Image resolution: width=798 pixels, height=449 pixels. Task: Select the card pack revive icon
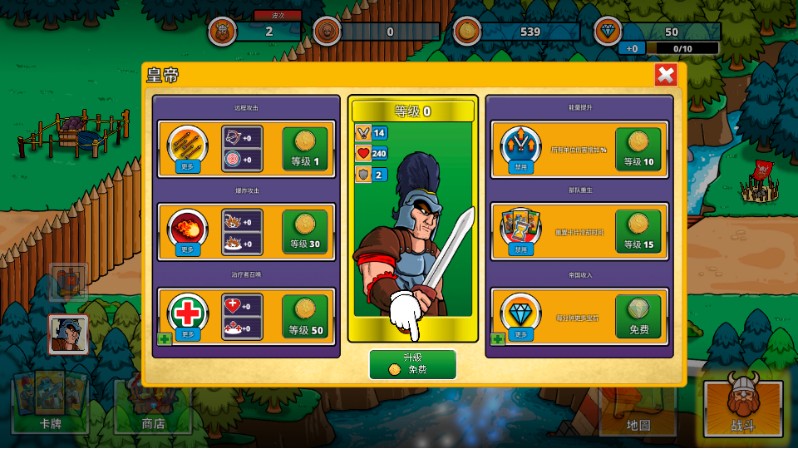pyautogui.click(x=520, y=227)
